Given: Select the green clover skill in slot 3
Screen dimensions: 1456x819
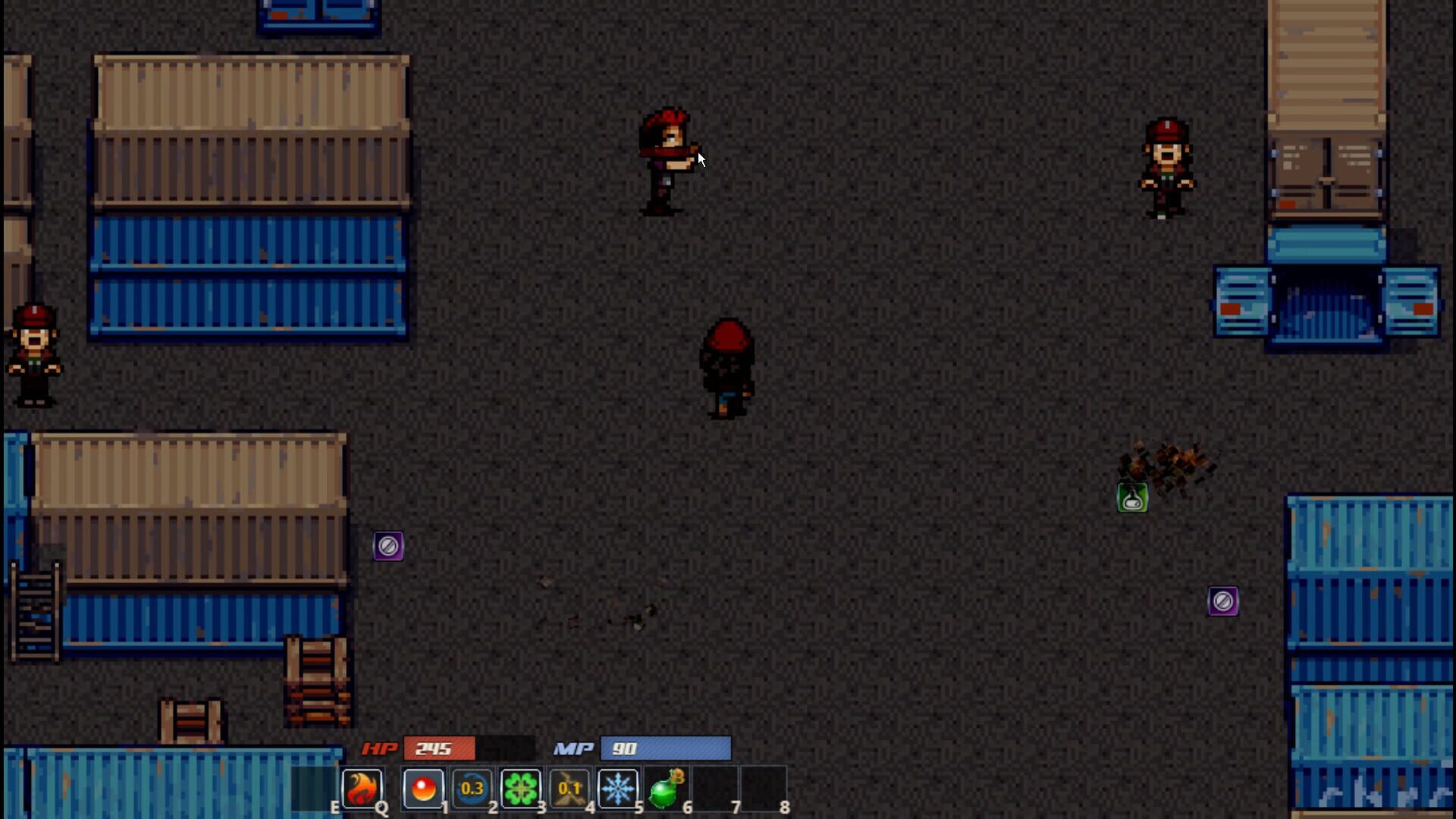Looking at the screenshot, I should point(522,787).
